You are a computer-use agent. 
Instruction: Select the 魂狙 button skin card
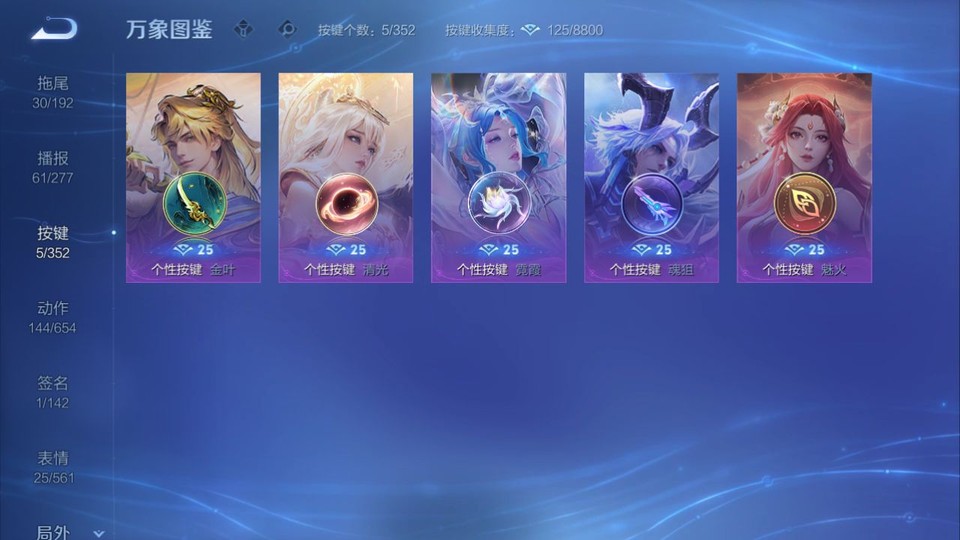pos(651,178)
